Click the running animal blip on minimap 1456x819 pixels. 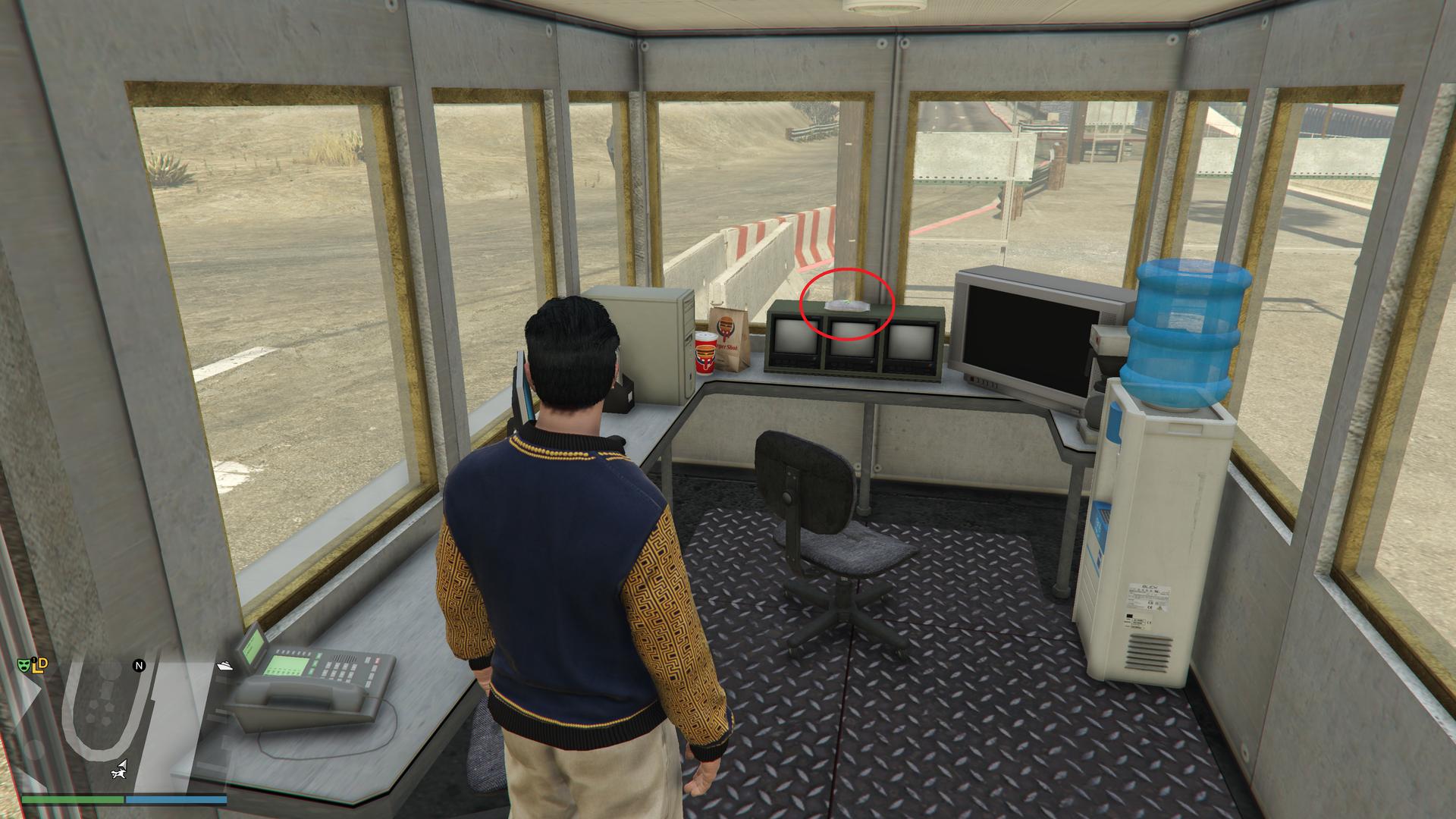pos(117,773)
